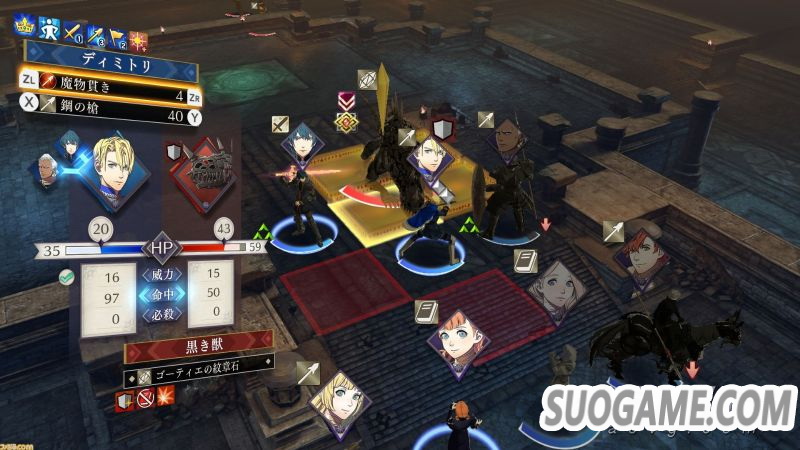The width and height of the screenshot is (800, 450).
Task: Click the enemy's red shield skill icon
Action: click(x=123, y=401)
